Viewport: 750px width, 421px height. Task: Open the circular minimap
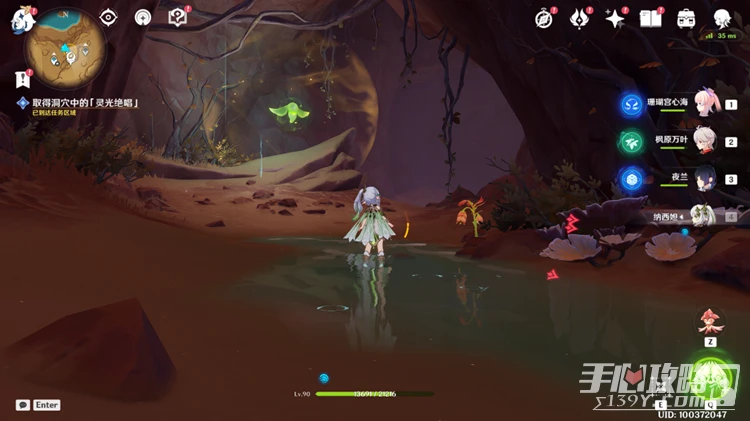pos(67,45)
